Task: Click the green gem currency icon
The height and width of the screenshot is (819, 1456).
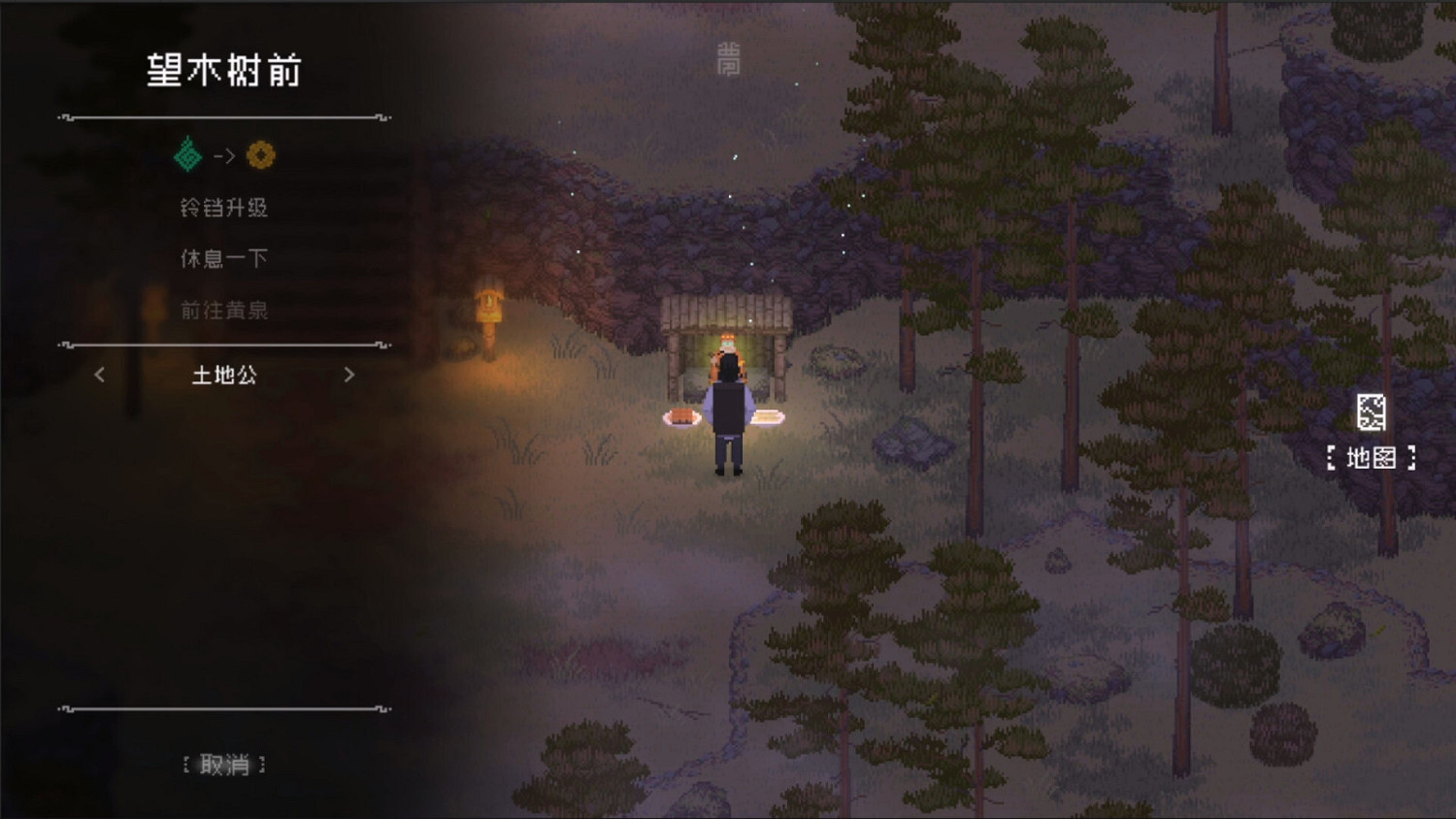Action: tap(186, 153)
